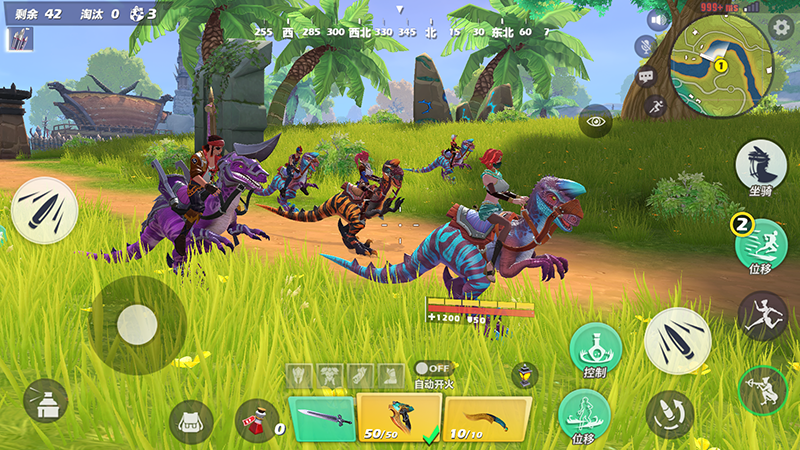Screen dimensions: 800x450
Task: Toggle the eye view button
Action: point(595,120)
